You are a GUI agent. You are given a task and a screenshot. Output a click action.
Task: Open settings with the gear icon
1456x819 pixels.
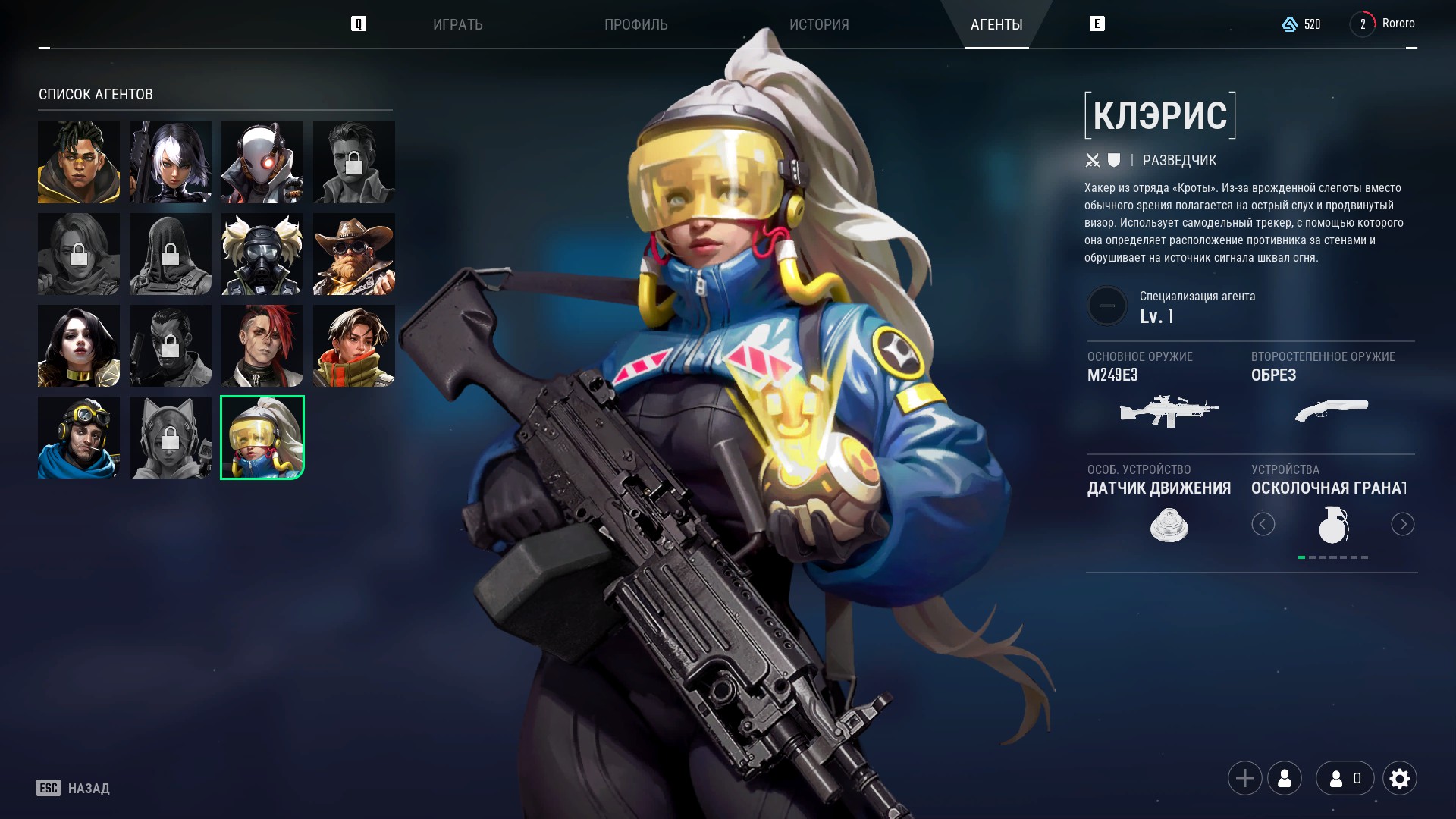coord(1399,778)
